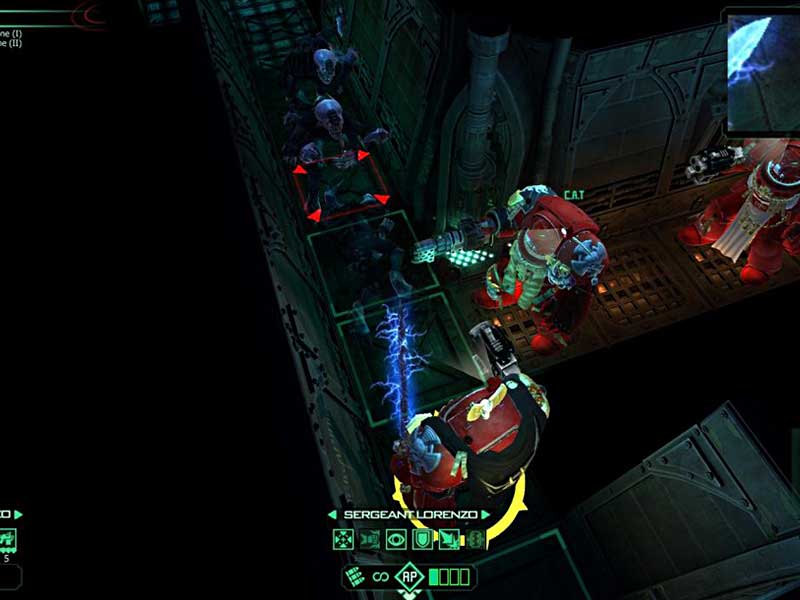Viewport: 800px width, 600px height.
Task: Select the four-arrow move action icon
Action: coord(343,540)
